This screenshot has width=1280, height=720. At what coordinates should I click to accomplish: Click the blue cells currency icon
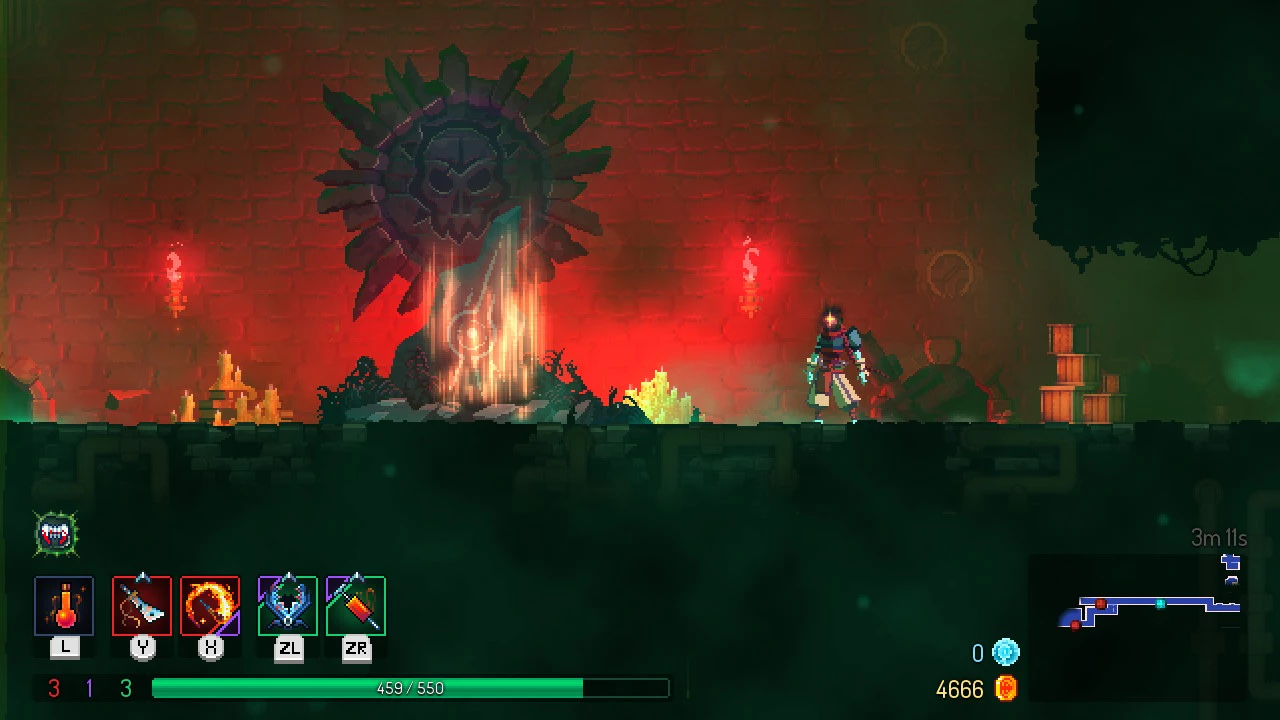tap(1006, 653)
